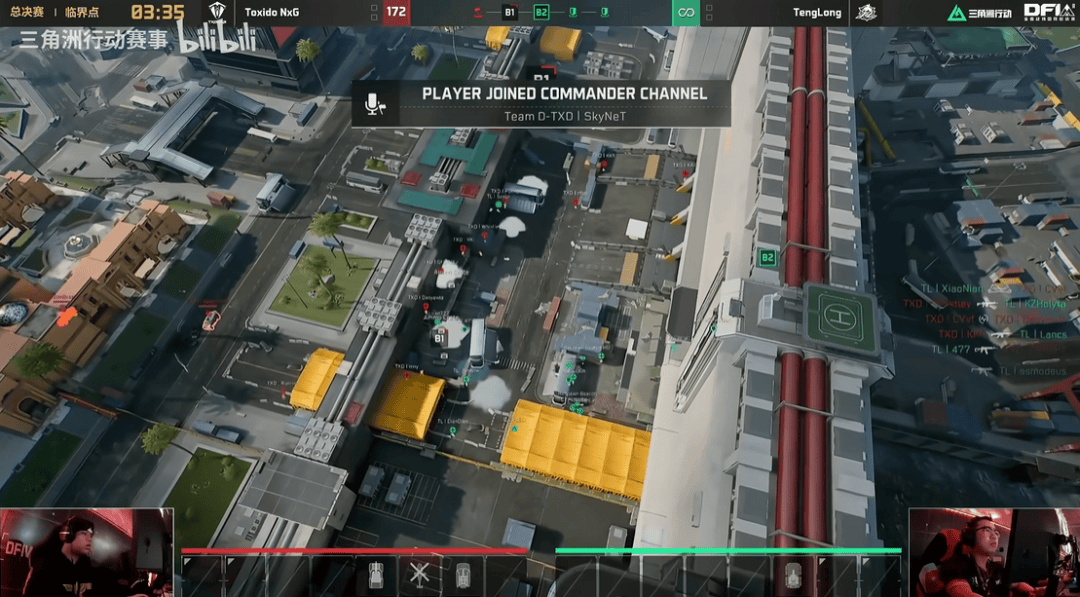The height and width of the screenshot is (597, 1080).
Task: Click the commander channel microphone icon
Action: (x=375, y=103)
